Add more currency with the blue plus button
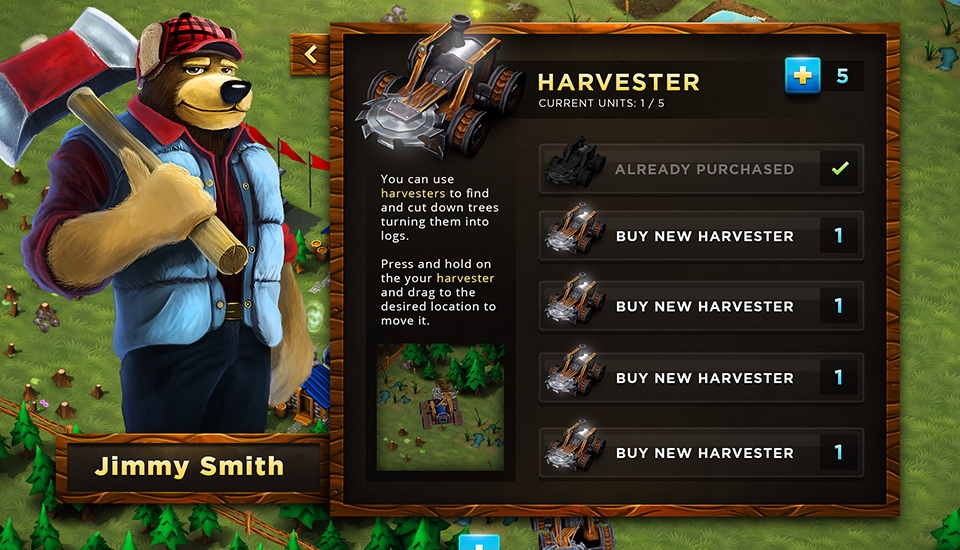This screenshot has height=550, width=960. [x=802, y=76]
